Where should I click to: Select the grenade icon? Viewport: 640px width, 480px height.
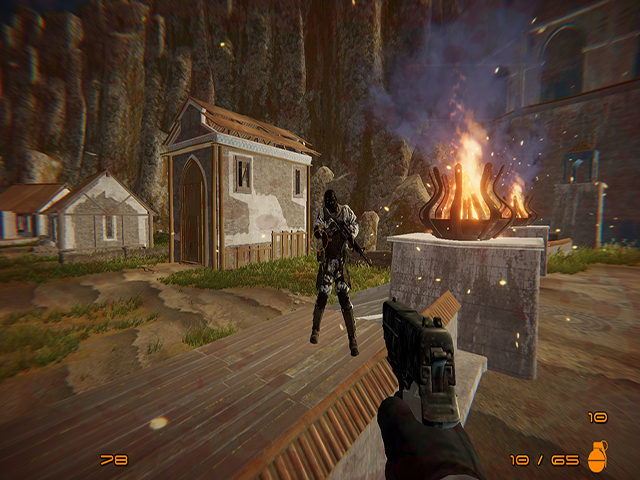point(597,457)
